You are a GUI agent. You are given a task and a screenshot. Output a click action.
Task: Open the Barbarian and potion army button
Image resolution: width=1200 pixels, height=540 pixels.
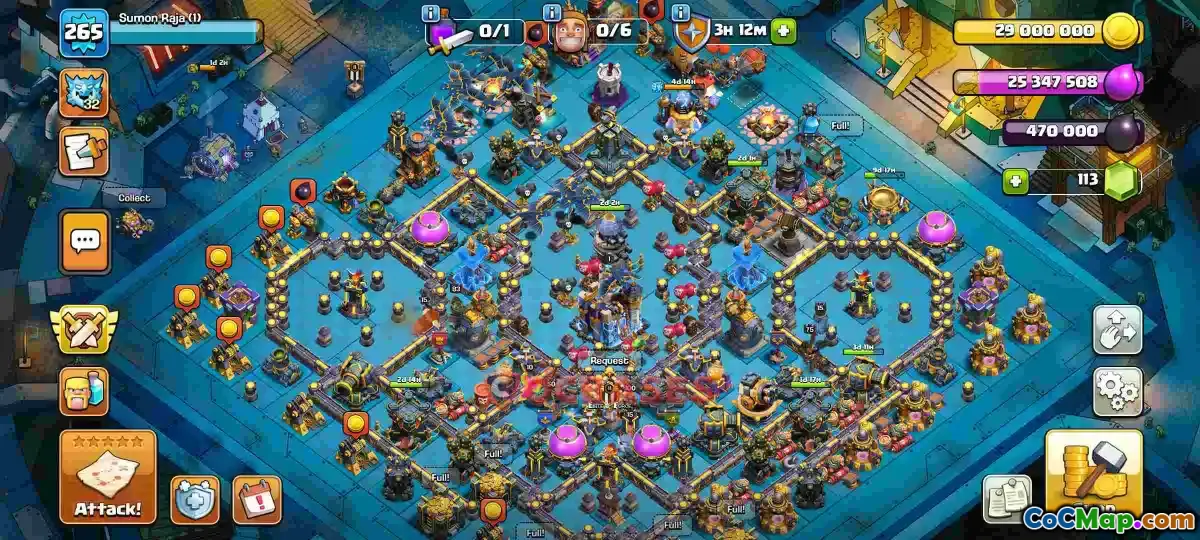84,392
